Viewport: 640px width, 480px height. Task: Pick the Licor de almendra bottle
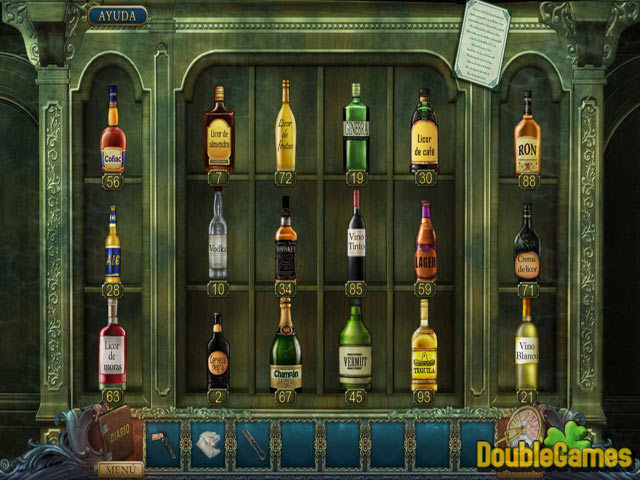219,132
